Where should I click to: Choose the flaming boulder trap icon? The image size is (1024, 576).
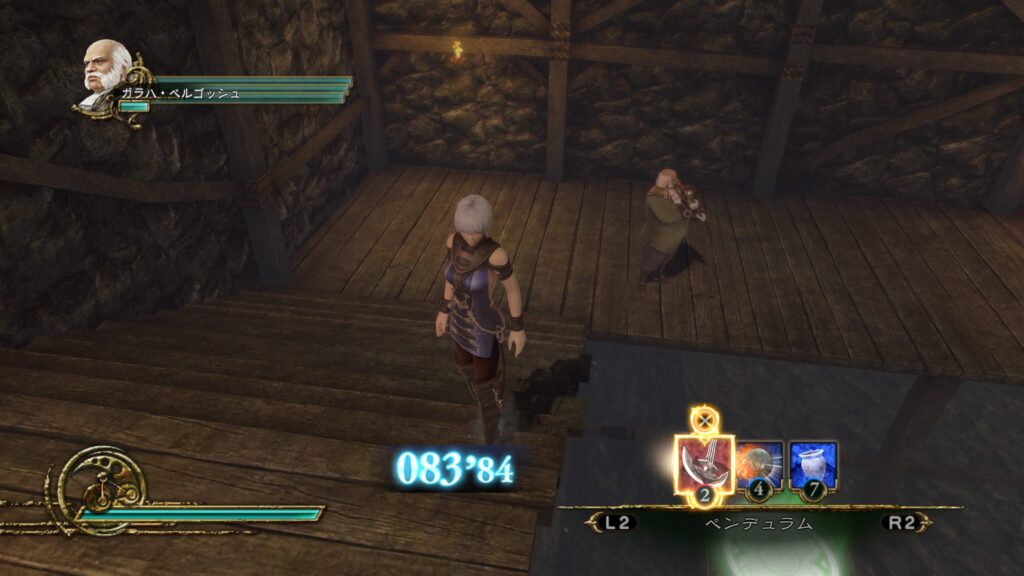click(x=760, y=465)
